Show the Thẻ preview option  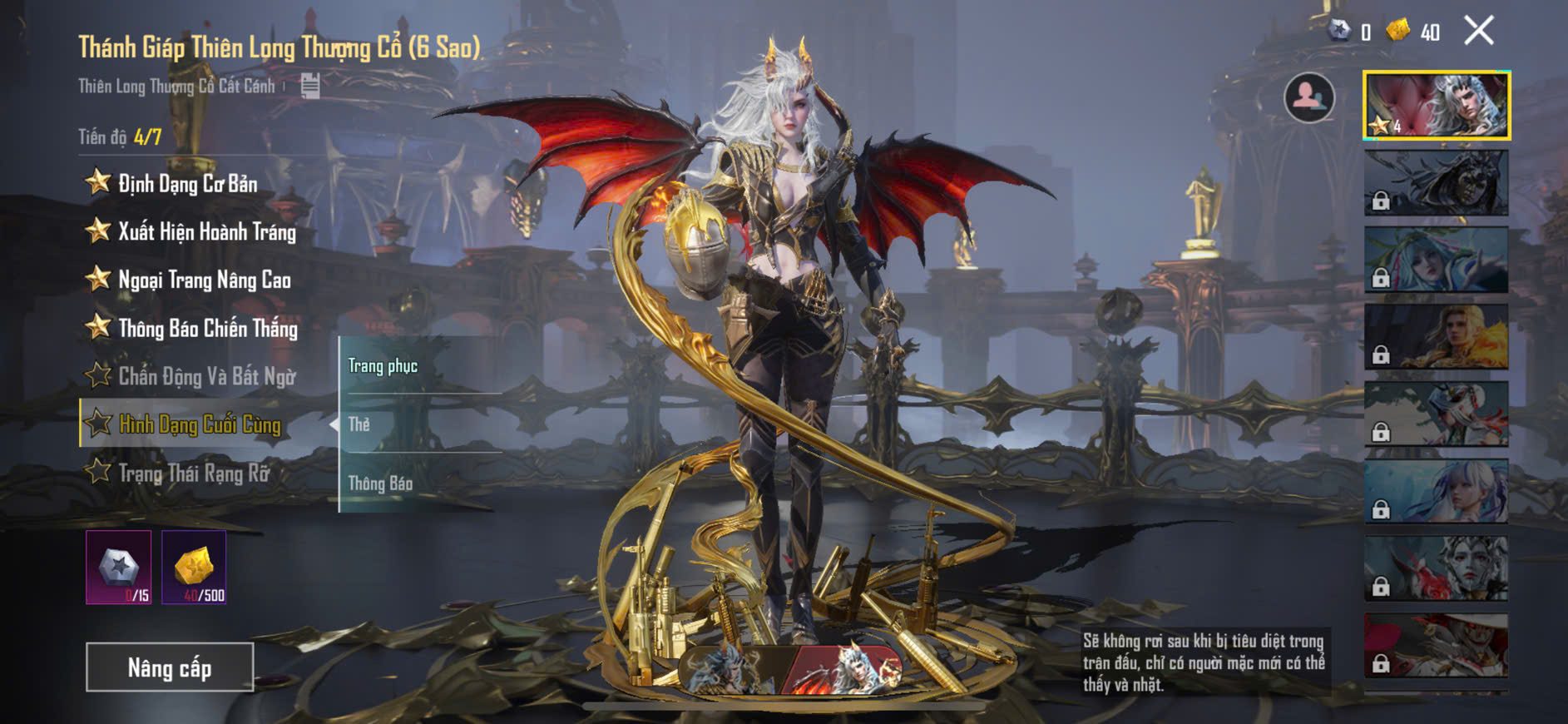359,424
